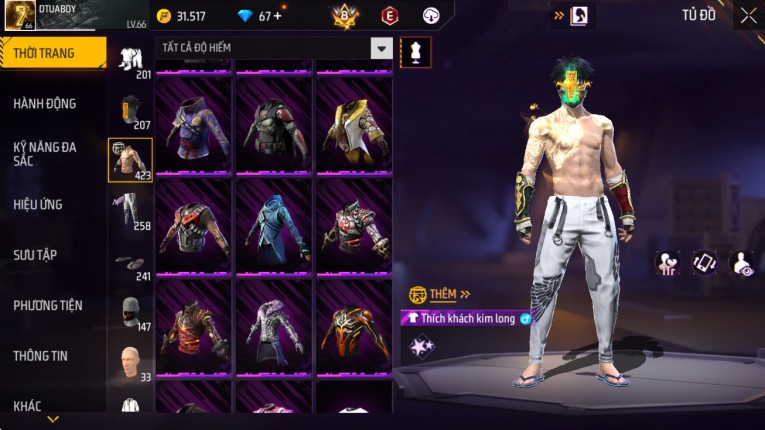
Task: Select the head subcategory showing 33
Action: click(x=130, y=362)
